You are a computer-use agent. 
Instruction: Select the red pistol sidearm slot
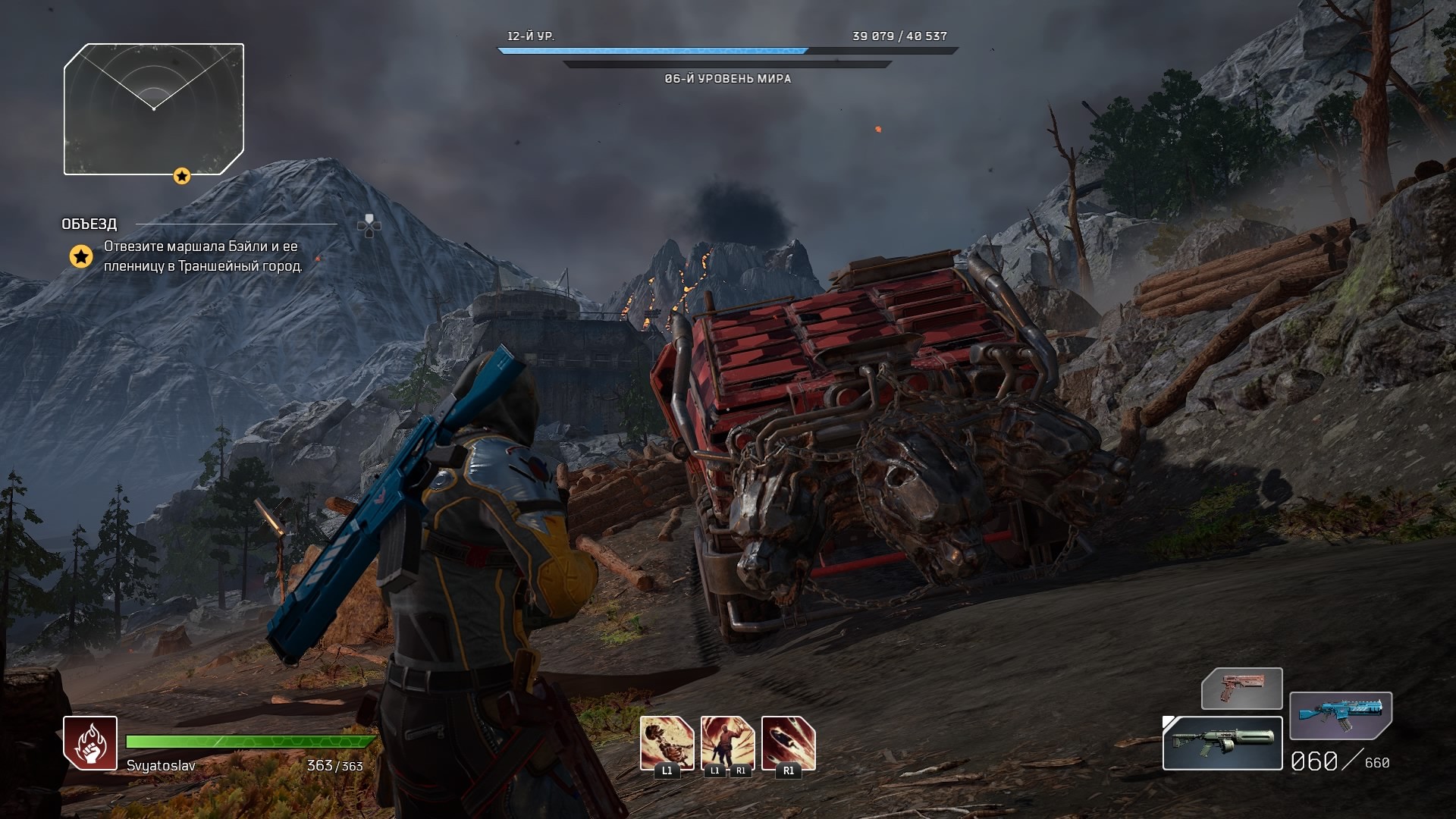(1241, 689)
